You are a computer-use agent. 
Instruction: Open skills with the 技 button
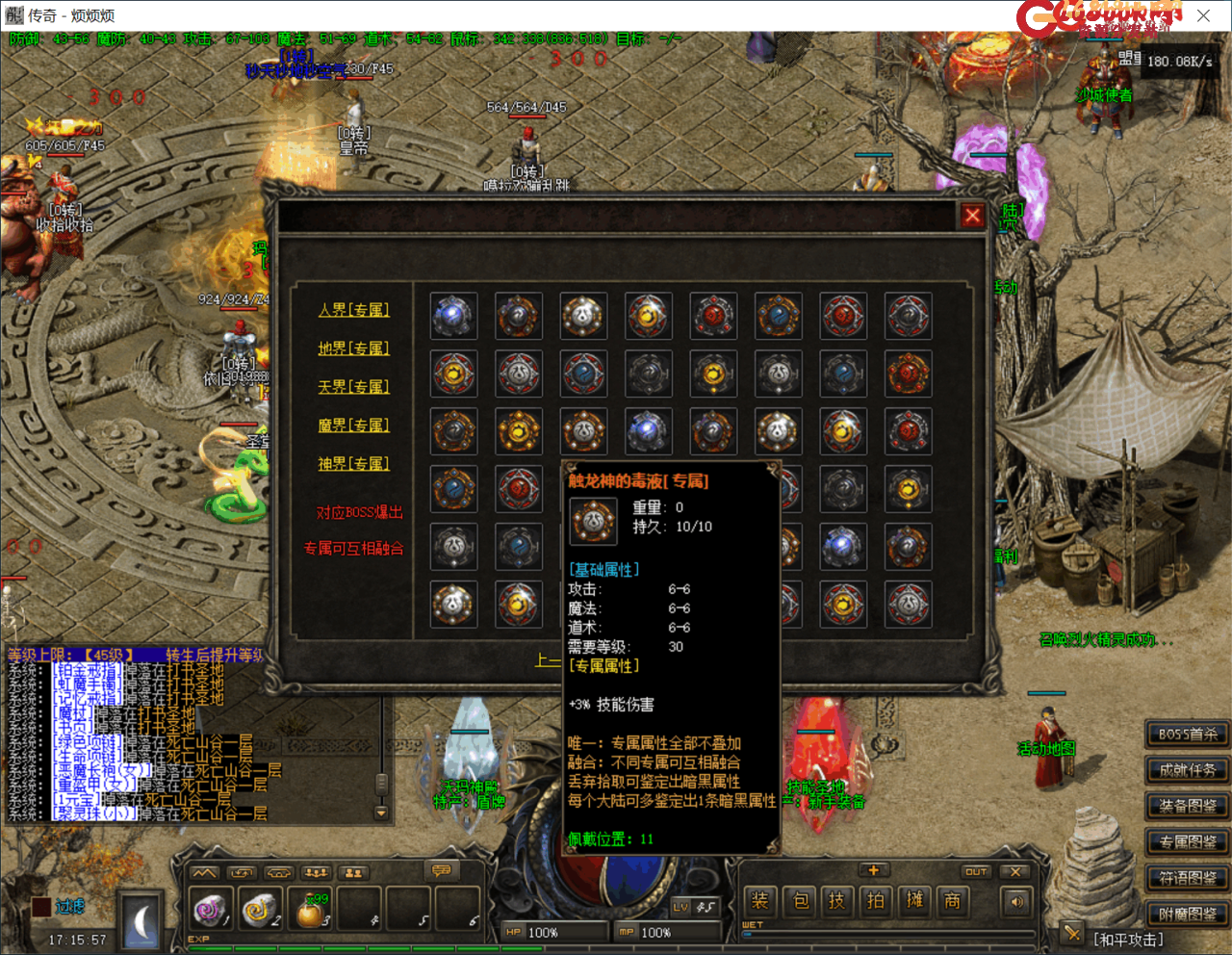pyautogui.click(x=837, y=901)
